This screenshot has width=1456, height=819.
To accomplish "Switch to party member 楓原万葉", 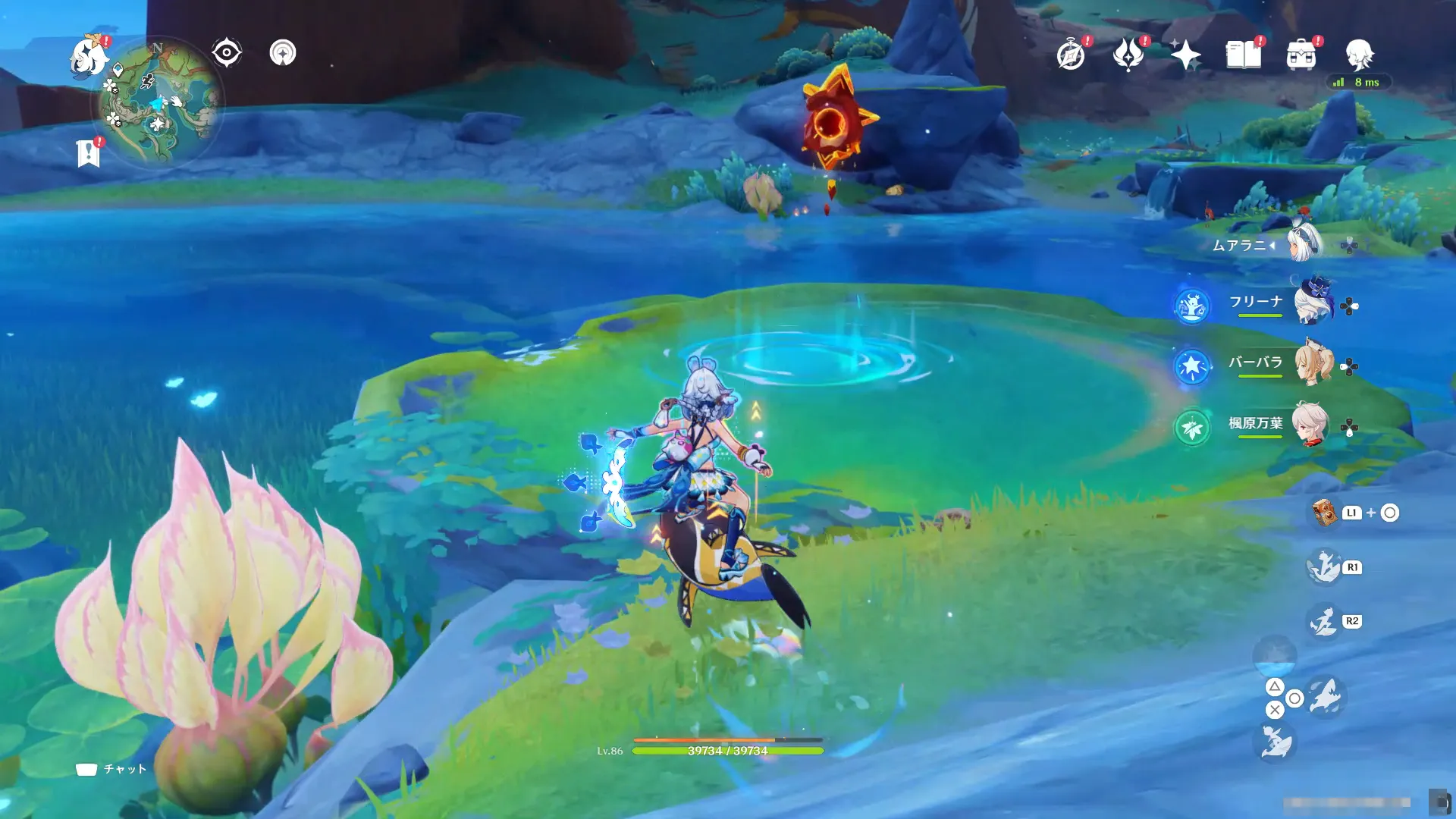I will (x=1310, y=425).
